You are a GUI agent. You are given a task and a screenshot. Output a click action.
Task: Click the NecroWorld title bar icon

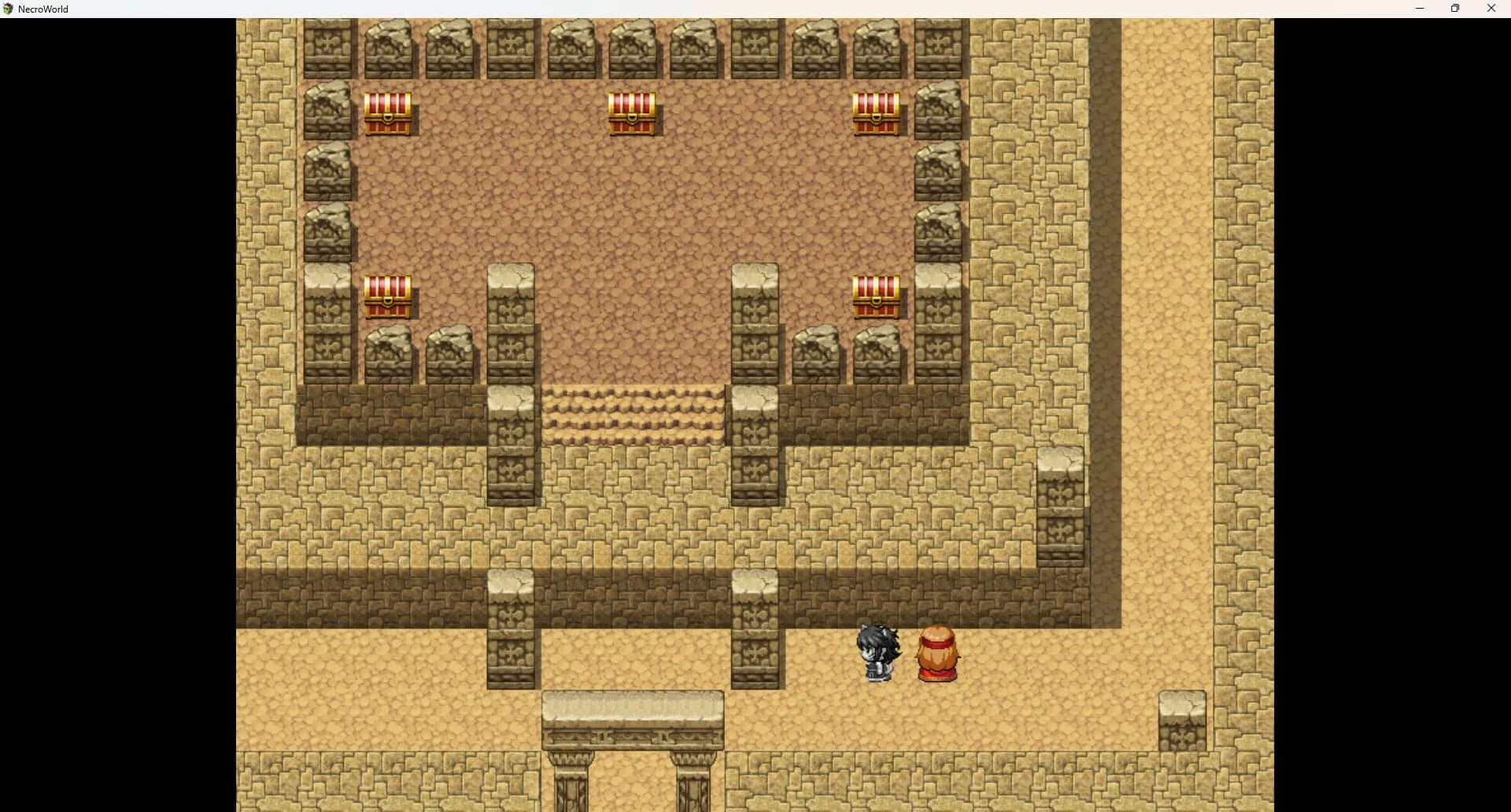coord(8,9)
